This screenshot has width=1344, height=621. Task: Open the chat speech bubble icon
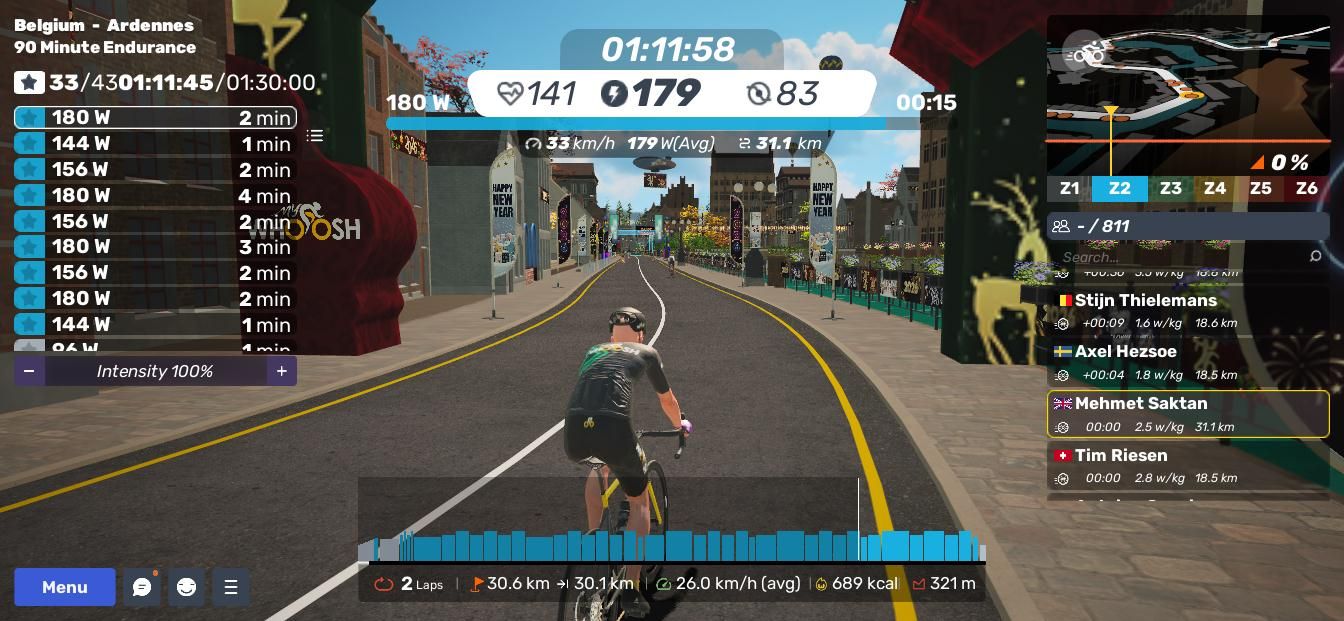(x=142, y=587)
